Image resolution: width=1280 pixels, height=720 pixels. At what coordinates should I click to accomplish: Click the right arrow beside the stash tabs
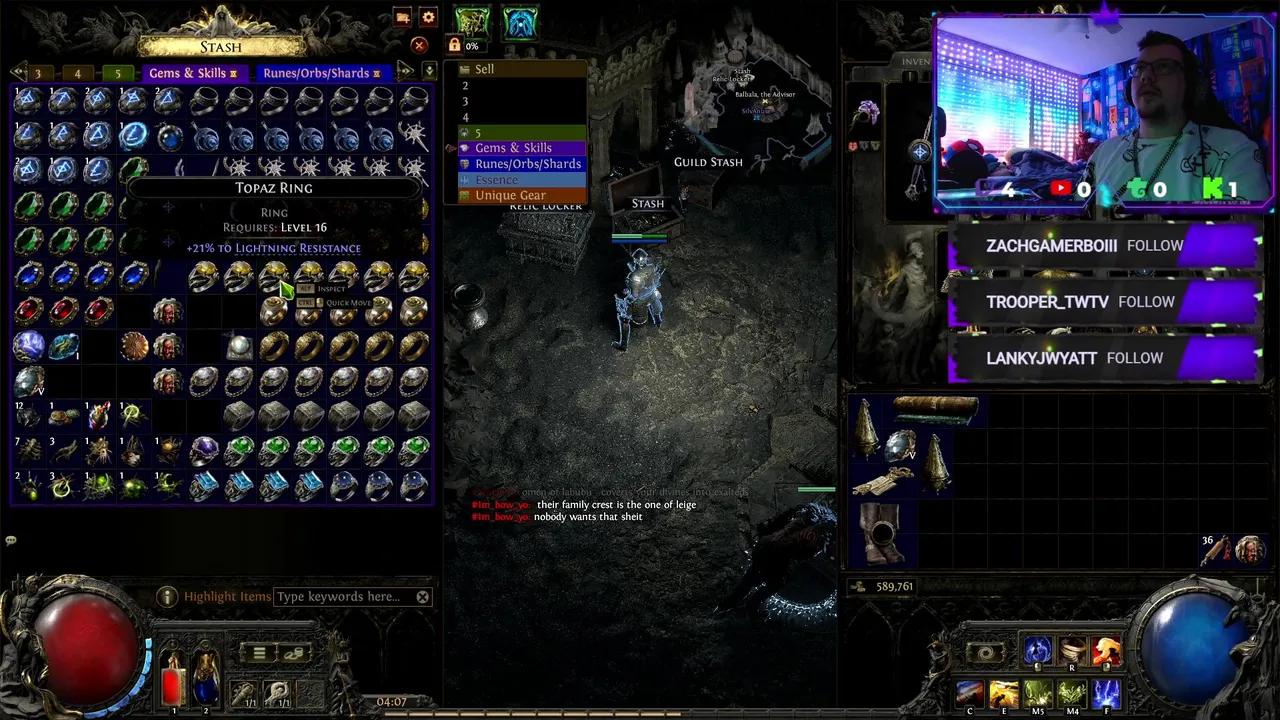click(x=406, y=68)
